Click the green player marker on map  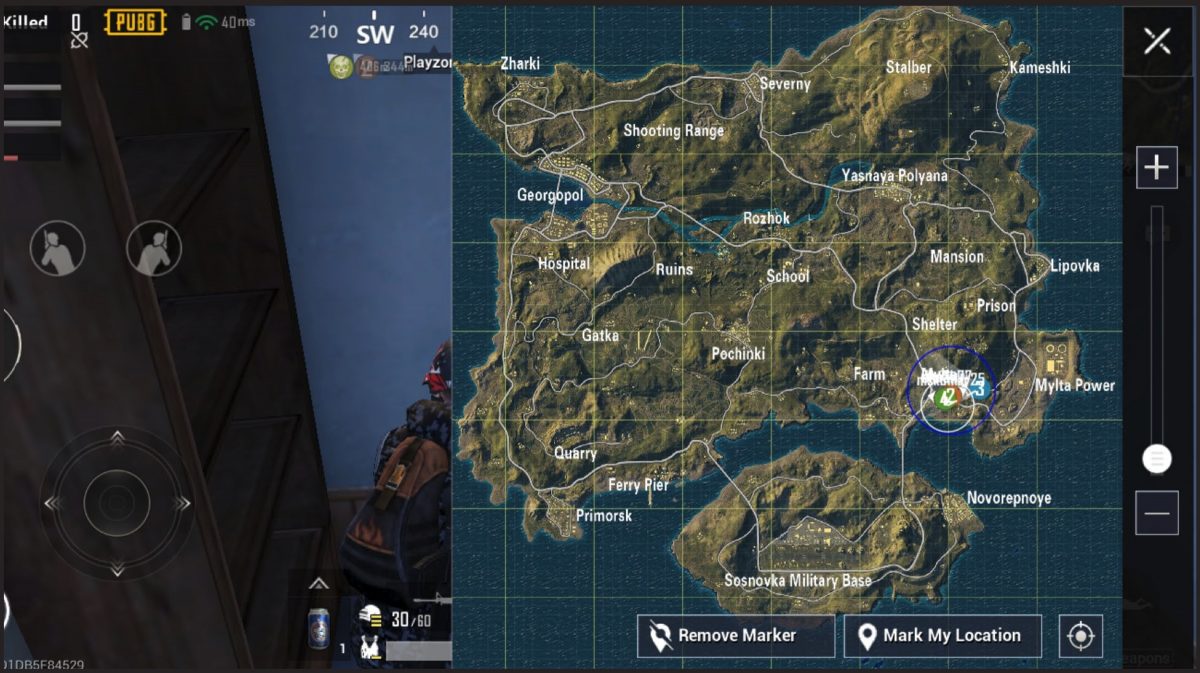pyautogui.click(x=943, y=398)
